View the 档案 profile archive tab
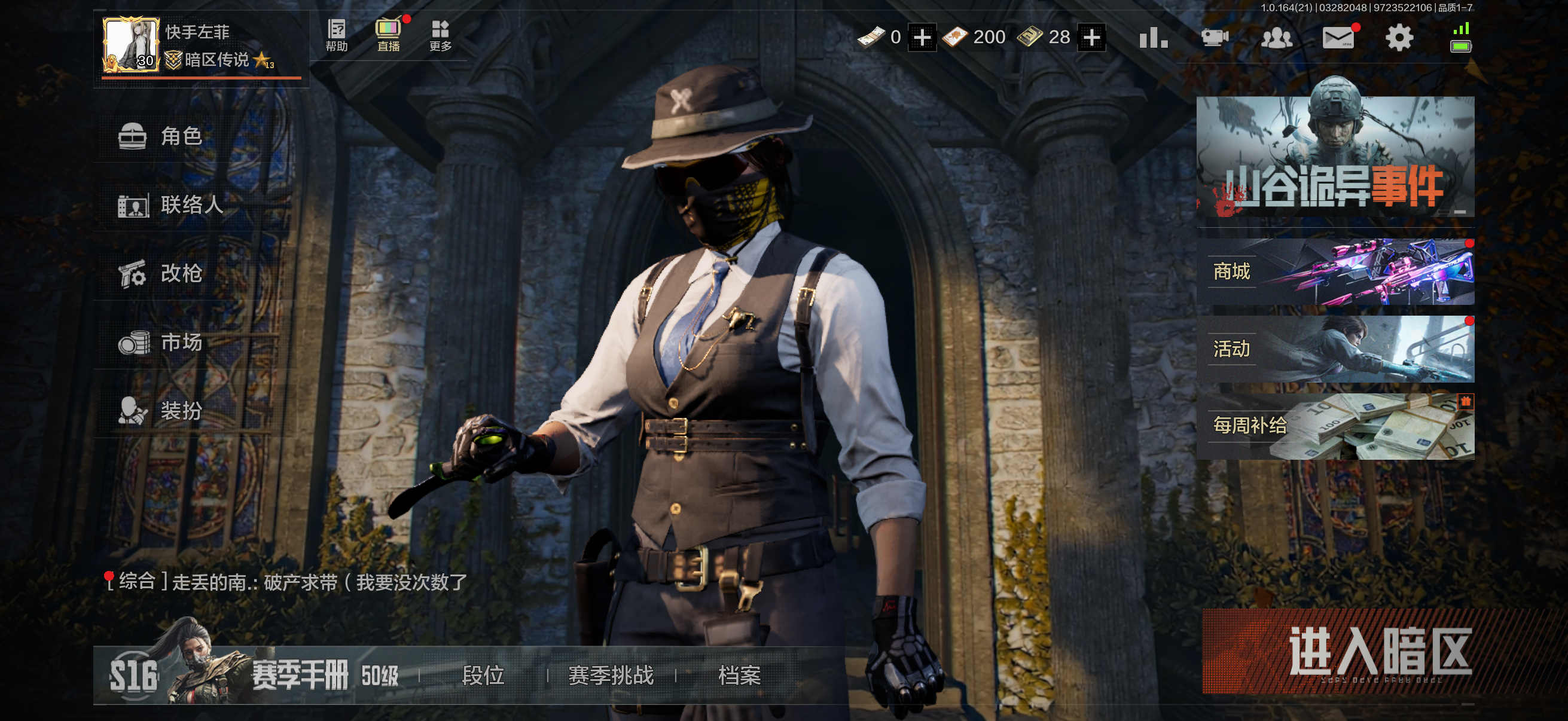This screenshot has width=1568, height=721. point(739,675)
